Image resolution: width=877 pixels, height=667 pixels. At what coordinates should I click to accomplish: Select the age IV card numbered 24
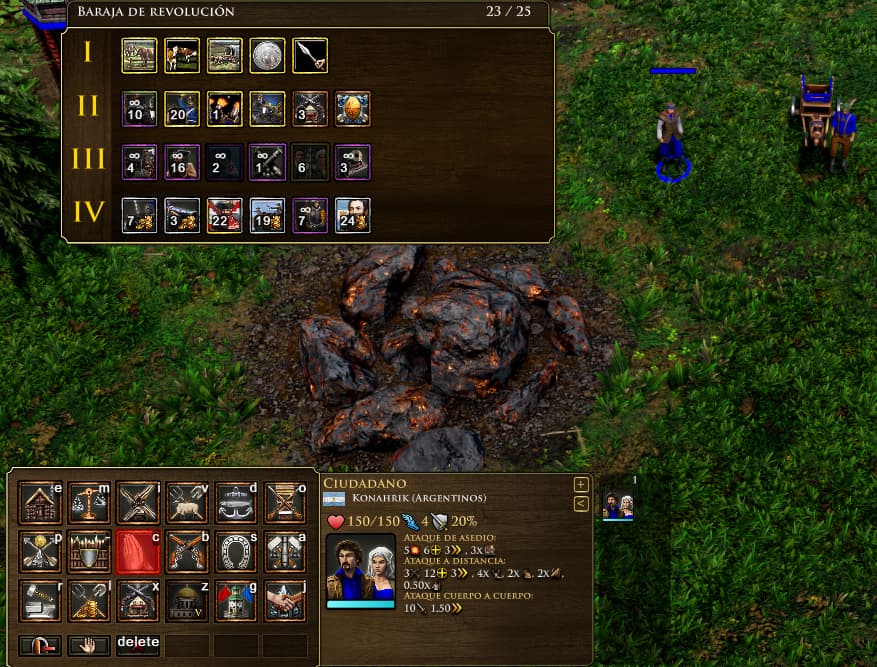353,214
